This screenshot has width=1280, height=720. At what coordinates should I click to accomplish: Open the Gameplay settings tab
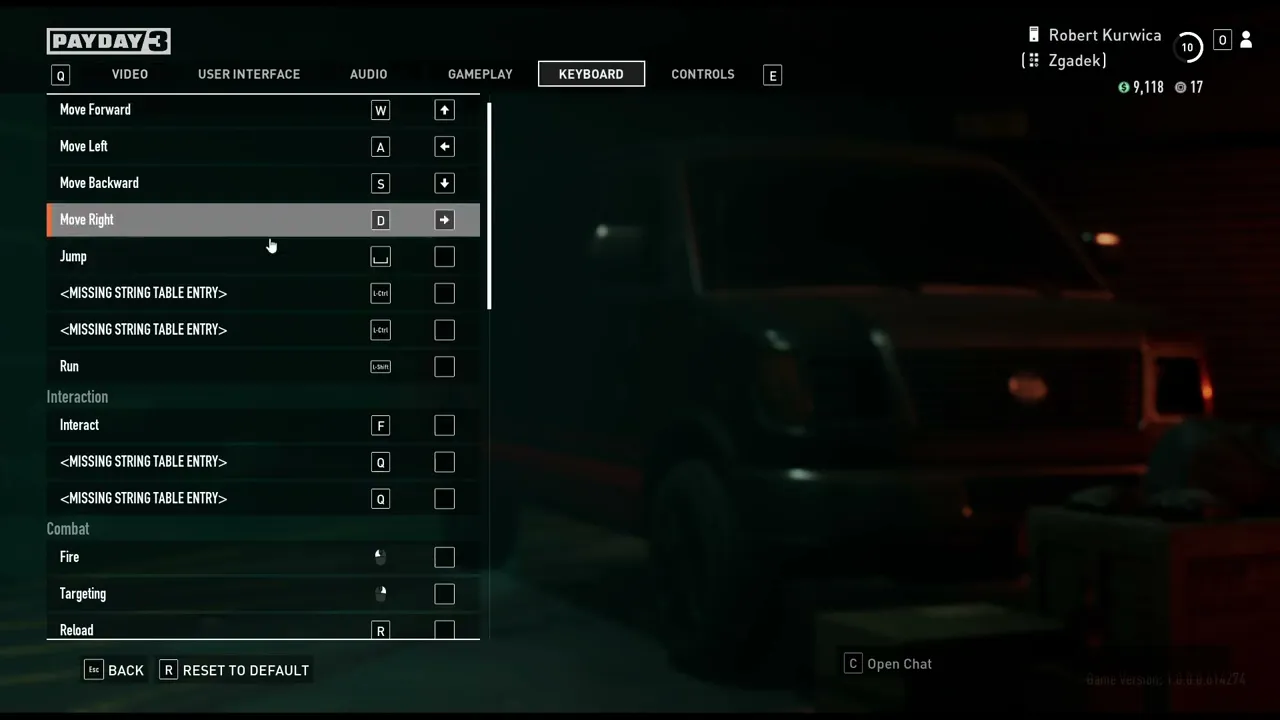480,74
